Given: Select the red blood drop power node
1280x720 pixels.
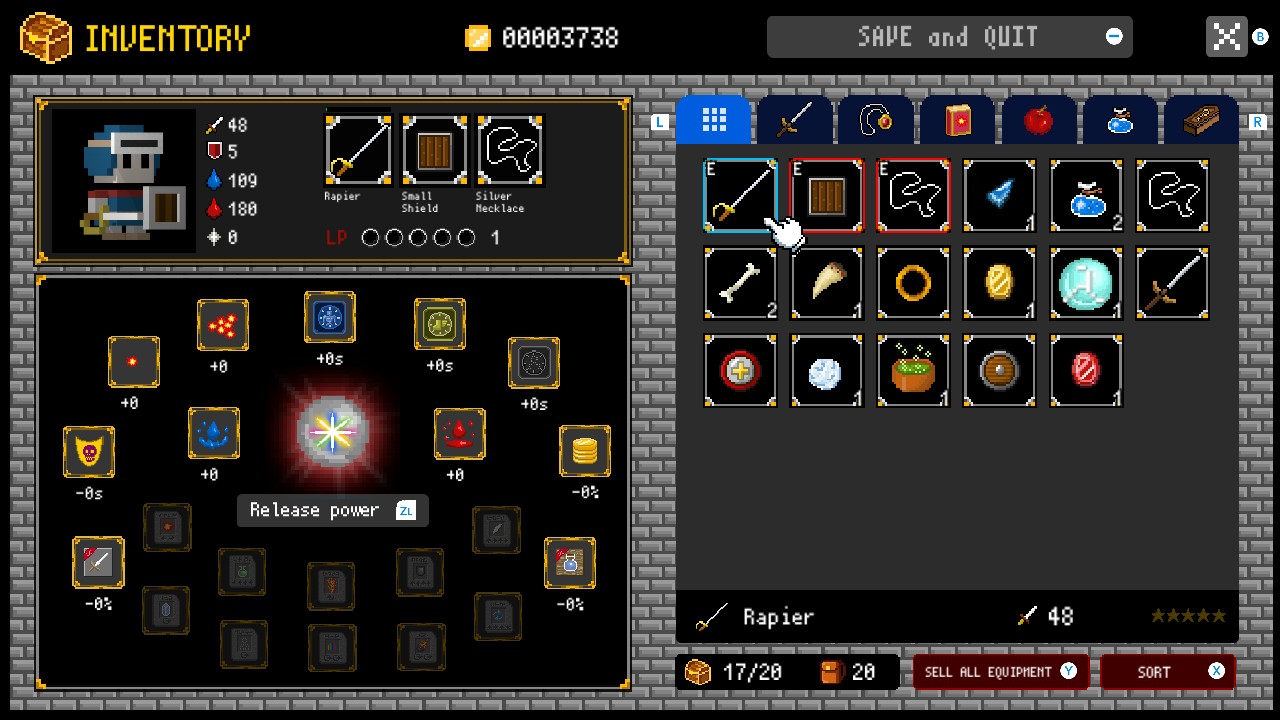Looking at the screenshot, I should [x=460, y=433].
